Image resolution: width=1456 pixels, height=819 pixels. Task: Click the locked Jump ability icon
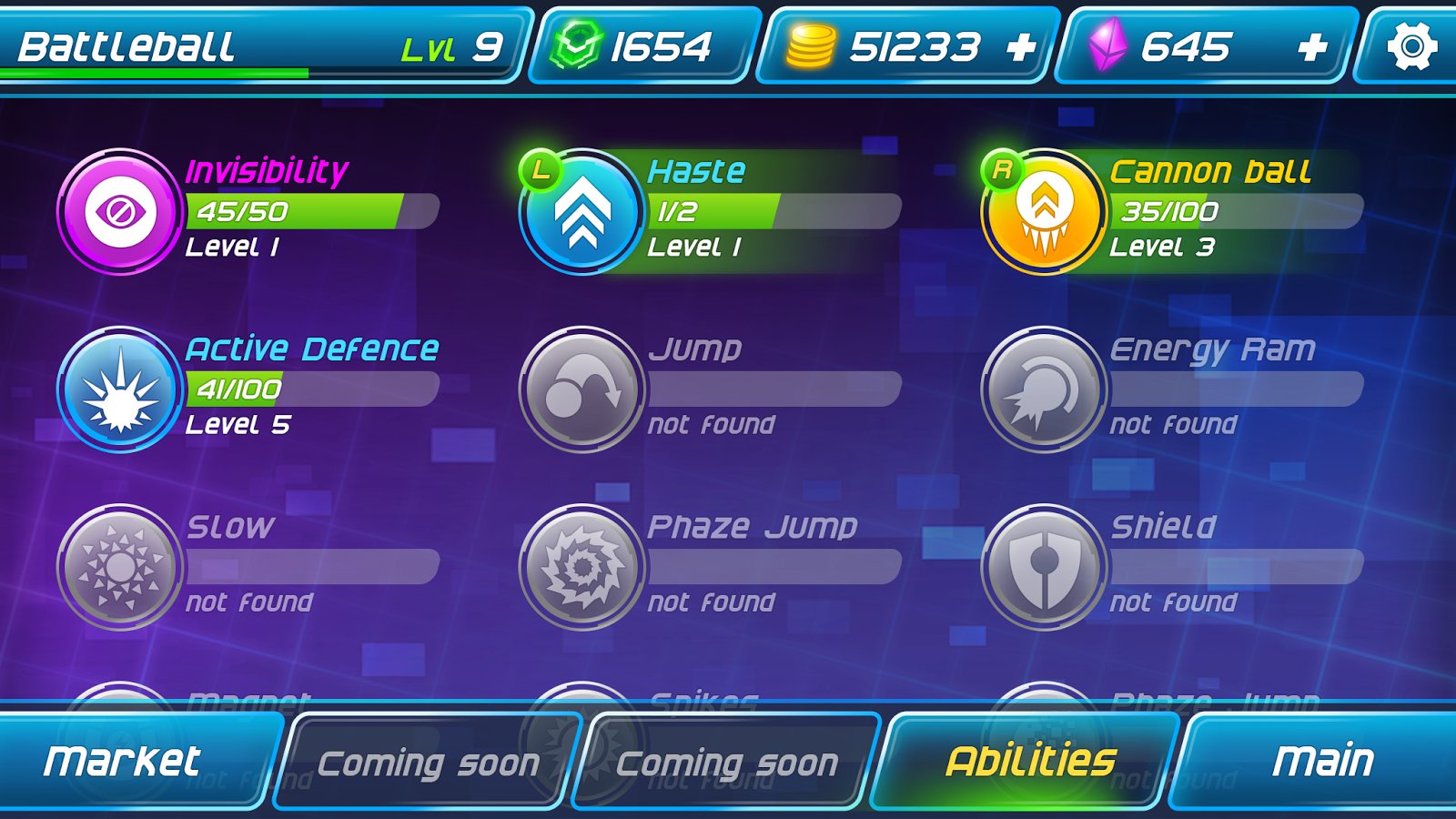coord(582,389)
